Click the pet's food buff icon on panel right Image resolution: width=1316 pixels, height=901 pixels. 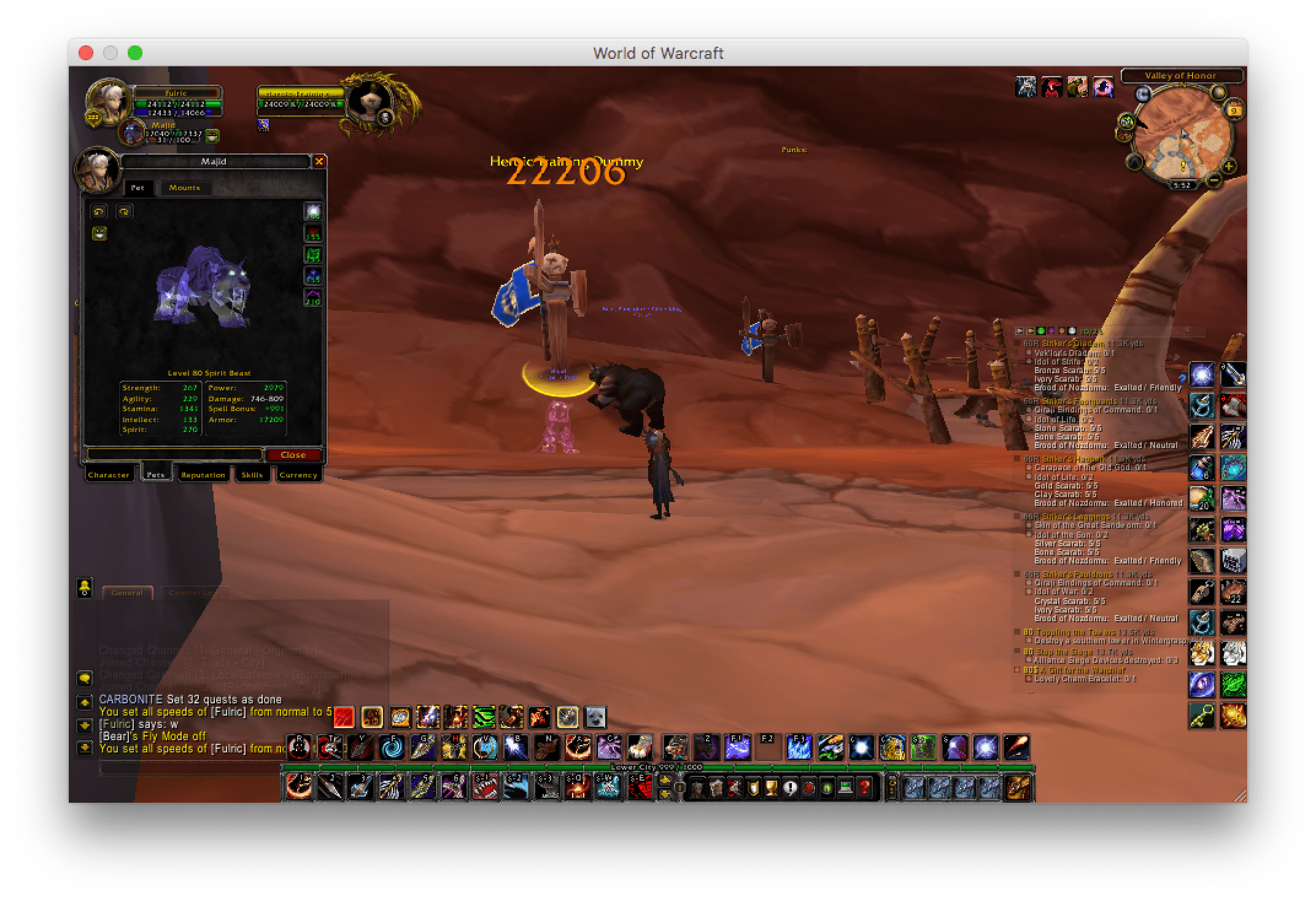coord(313,213)
